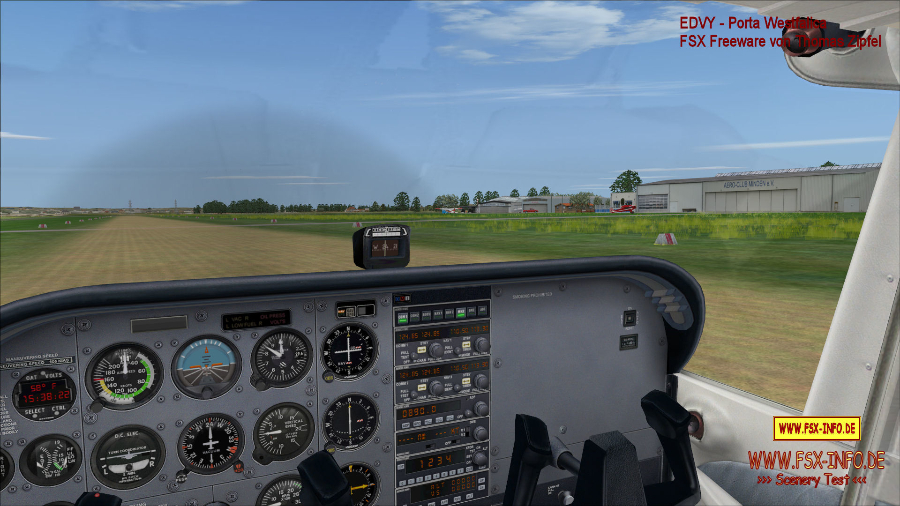Click the airspeed indicator true airspeed knob
Image resolution: width=900 pixels, height=506 pixels.
click(95, 405)
